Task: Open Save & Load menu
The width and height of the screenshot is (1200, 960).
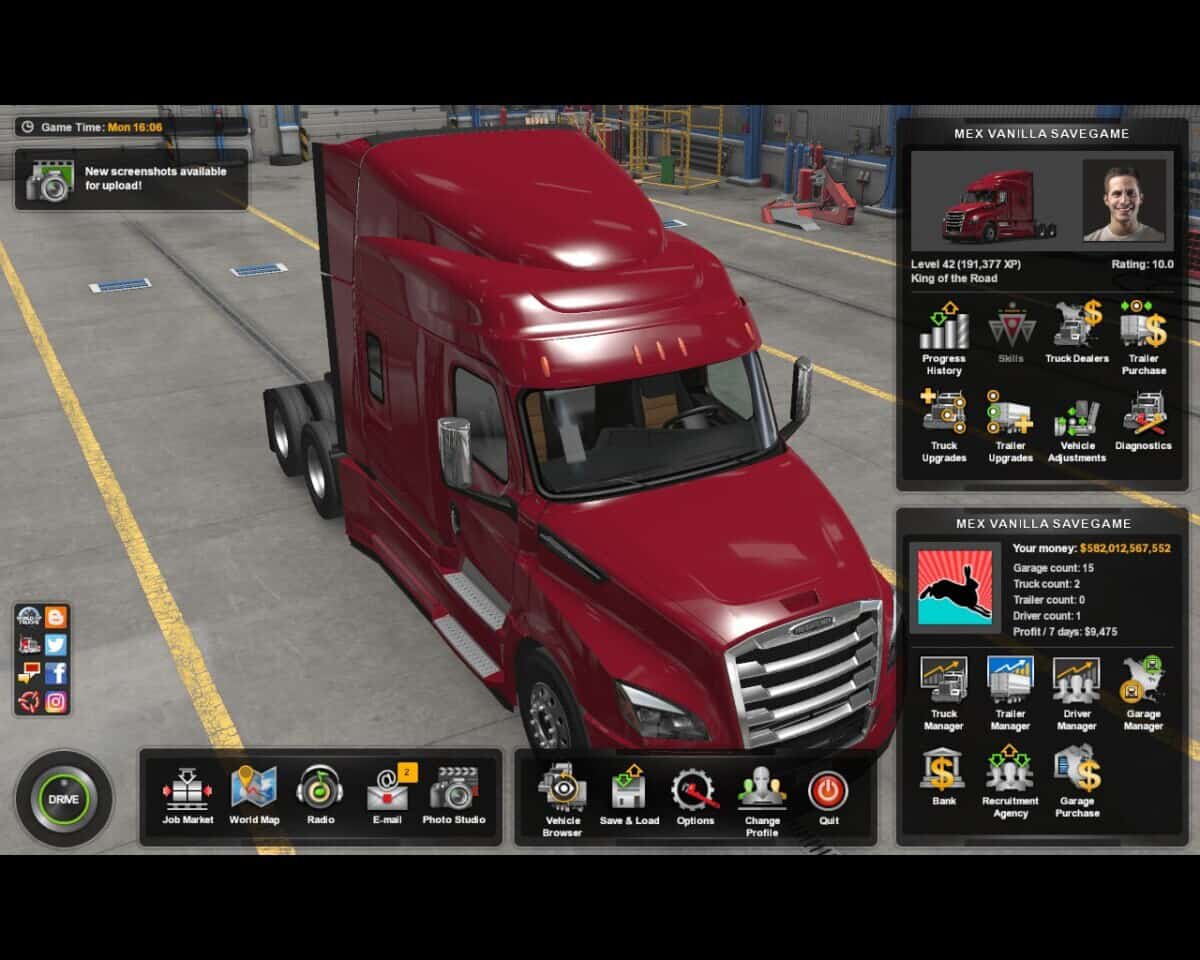Action: pos(629,790)
